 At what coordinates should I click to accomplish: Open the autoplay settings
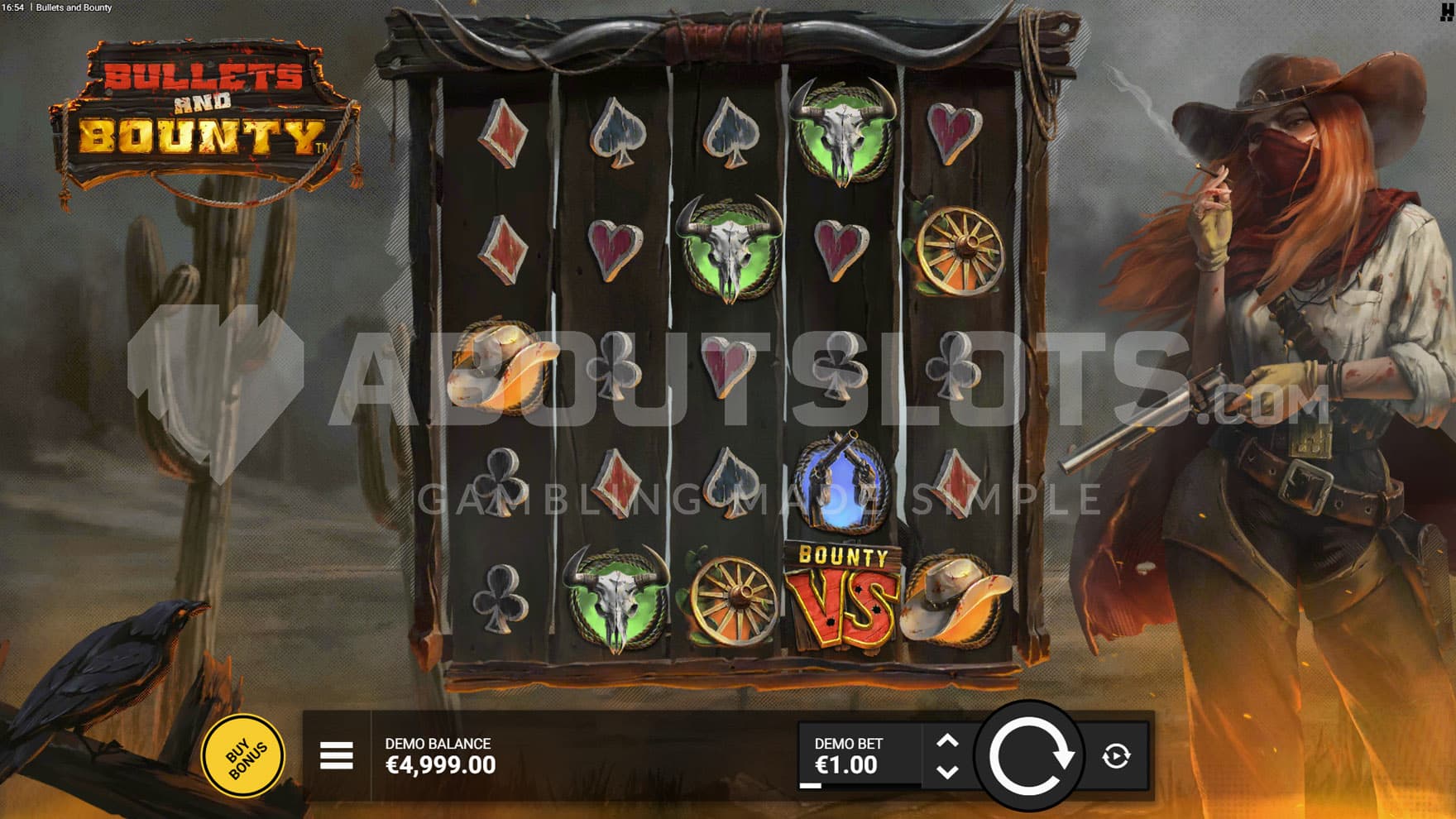click(1116, 756)
